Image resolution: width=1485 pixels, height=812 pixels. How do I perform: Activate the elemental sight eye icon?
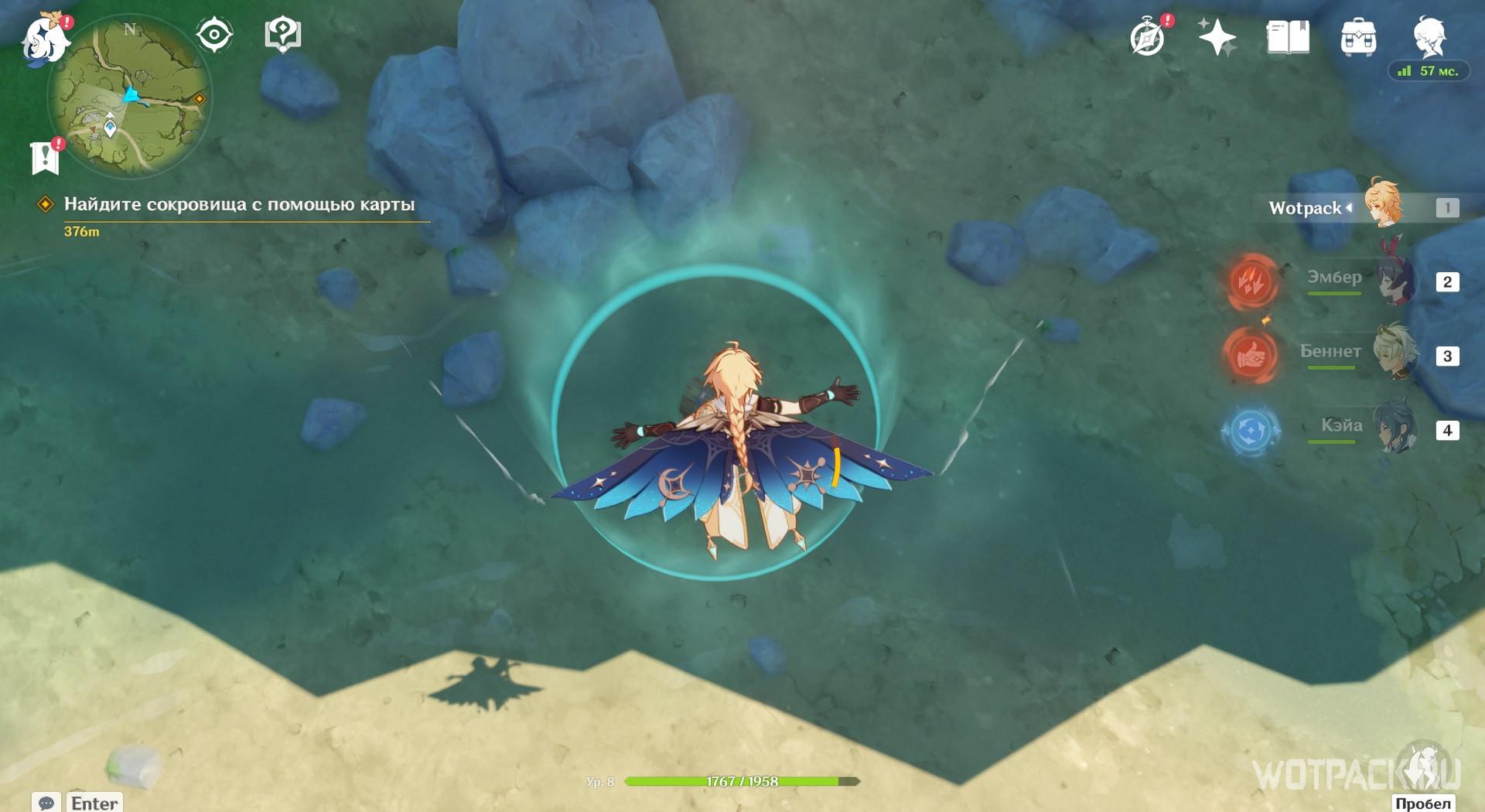click(213, 35)
